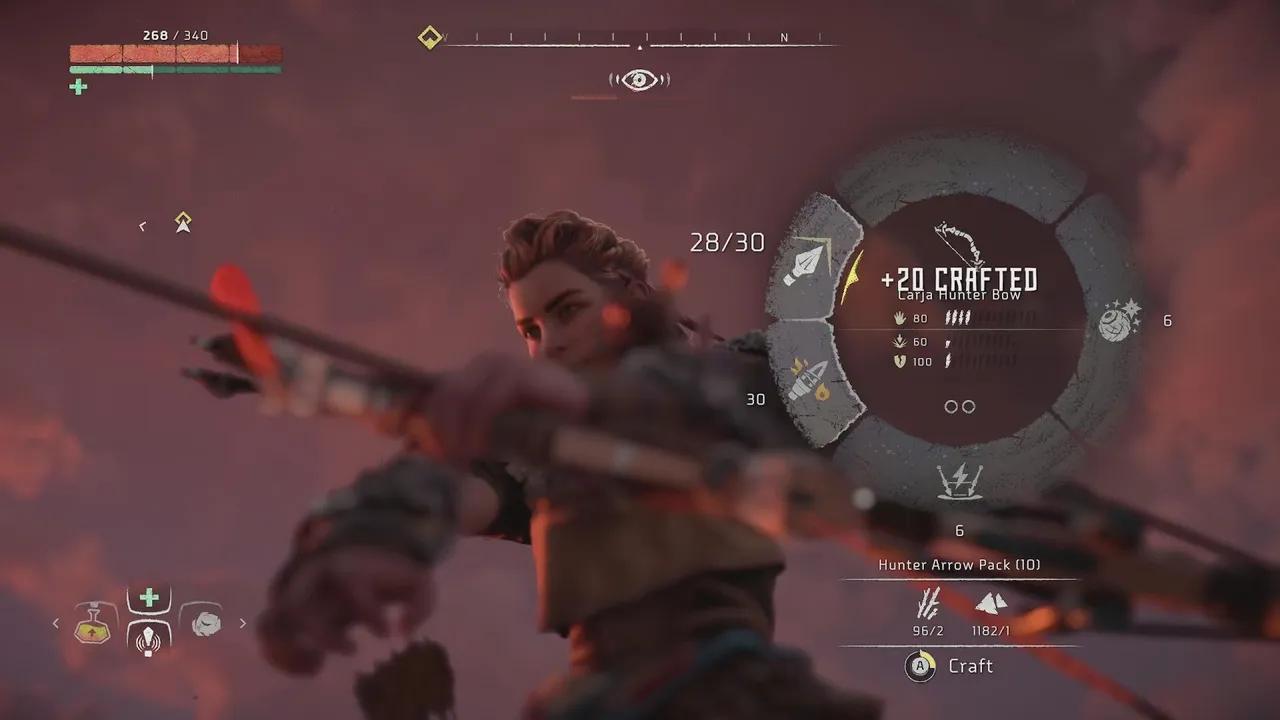1280x720 pixels.
Task: Cycle quick tray with the right arrow
Action: tap(242, 623)
